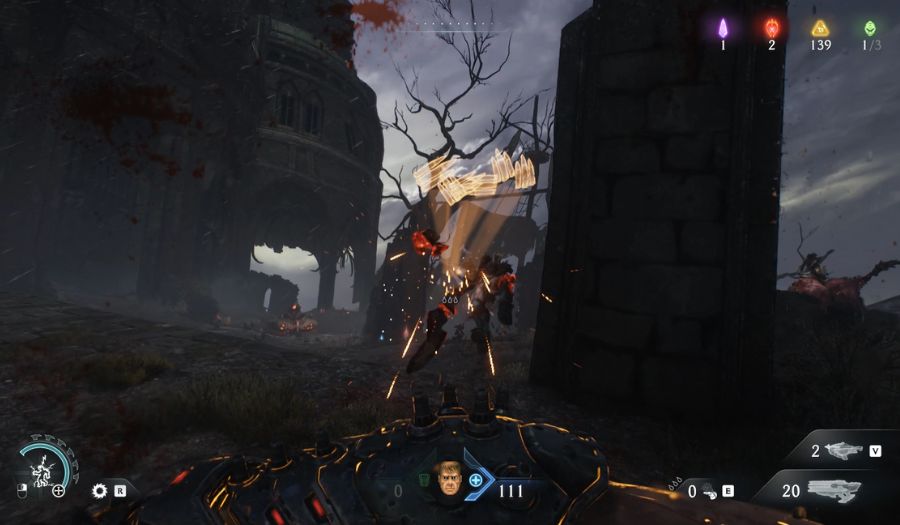Activate the melee fist icon
The height and width of the screenshot is (525, 900).
(708, 490)
